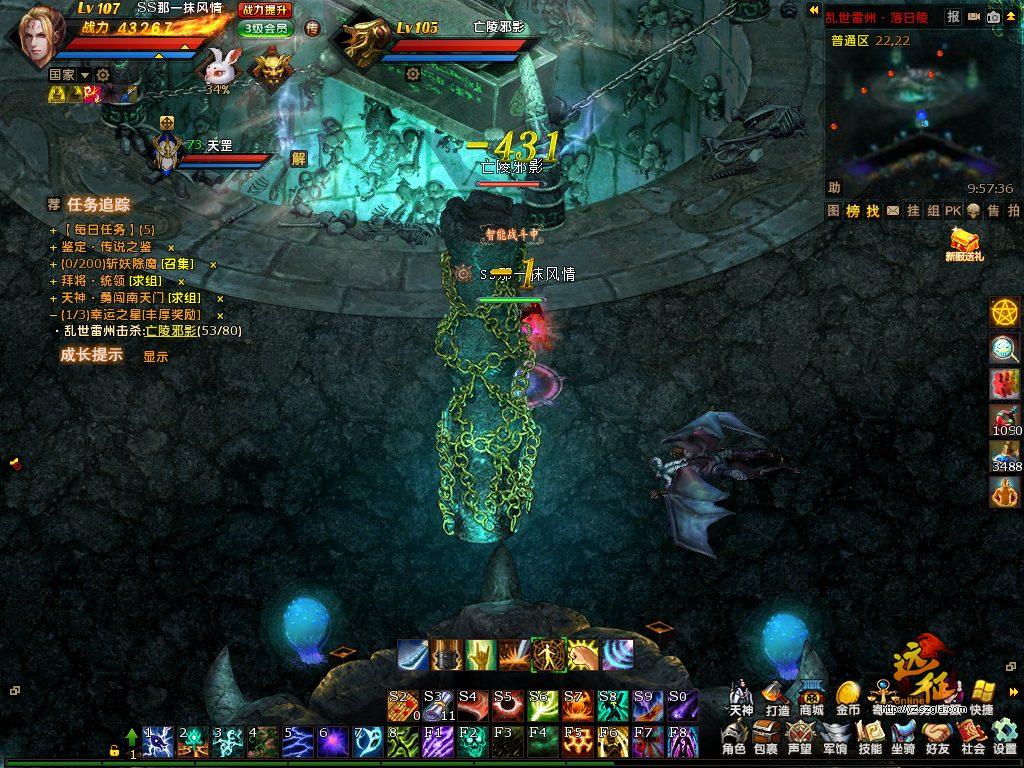Toggle the PK mode button

coord(952,211)
